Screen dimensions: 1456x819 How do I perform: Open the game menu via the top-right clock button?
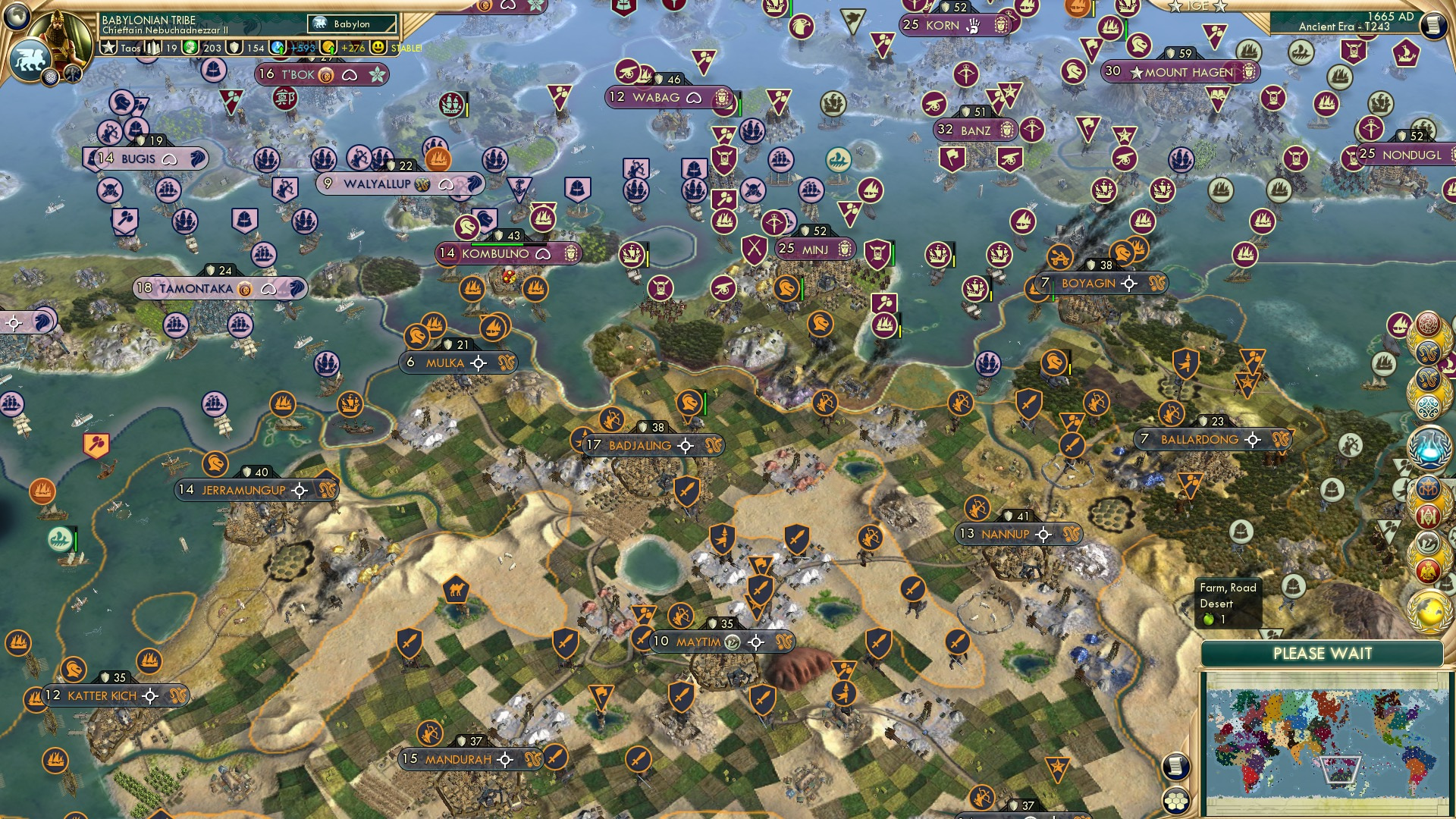[x=1432, y=24]
